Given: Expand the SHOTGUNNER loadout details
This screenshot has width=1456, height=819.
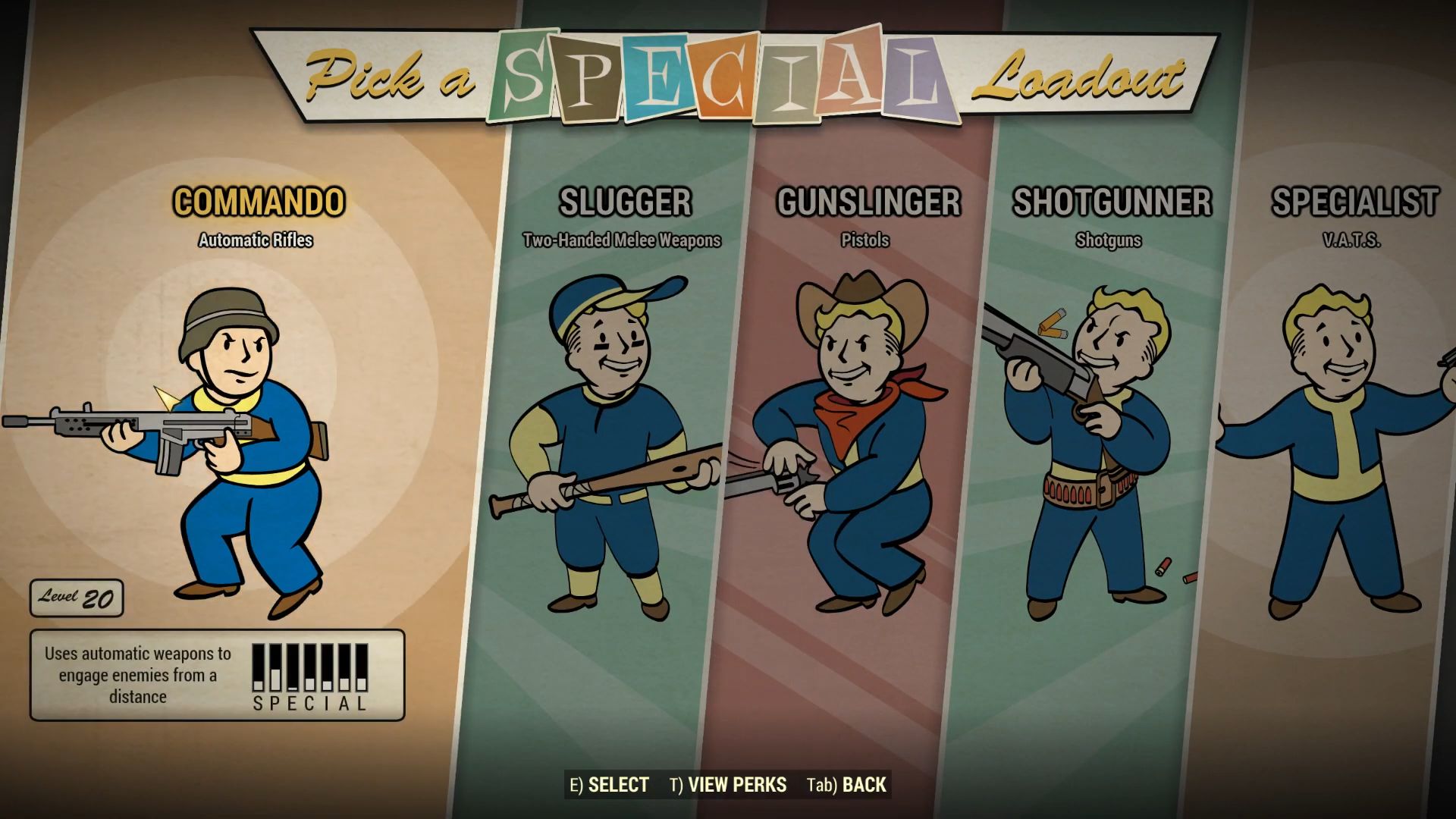Looking at the screenshot, I should (x=1112, y=202).
